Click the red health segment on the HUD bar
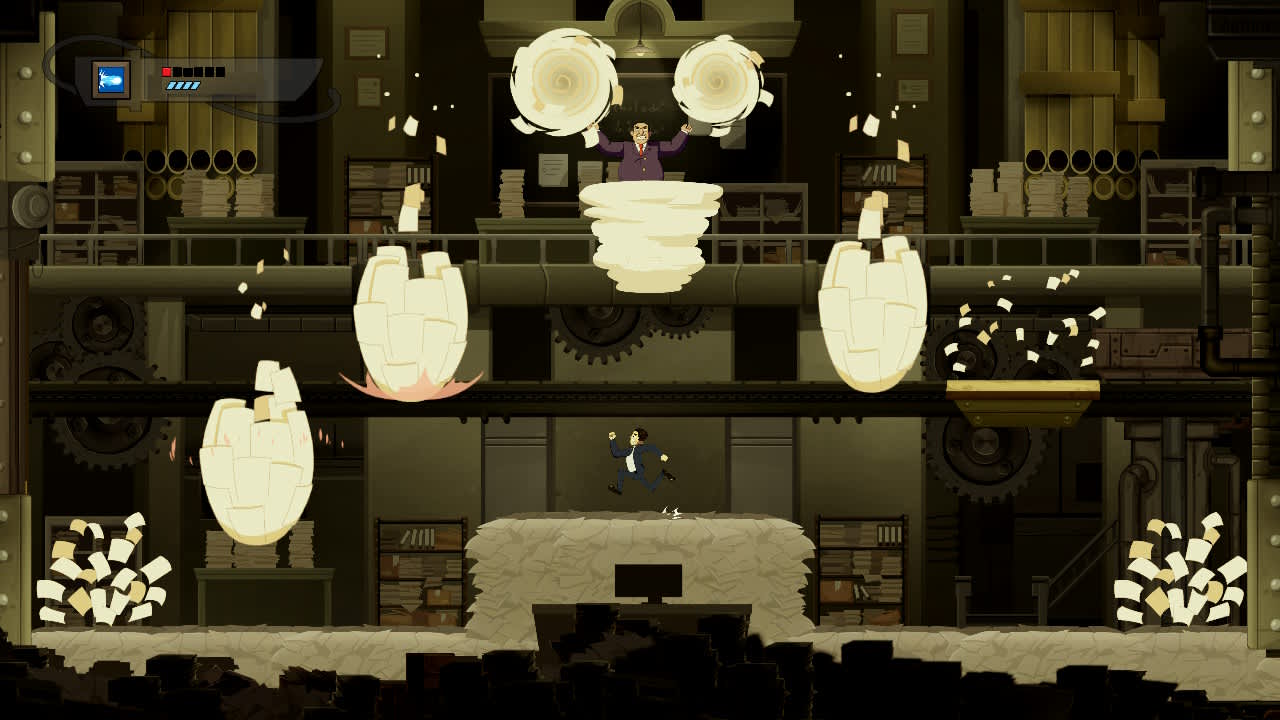This screenshot has width=1280, height=720. [166, 72]
